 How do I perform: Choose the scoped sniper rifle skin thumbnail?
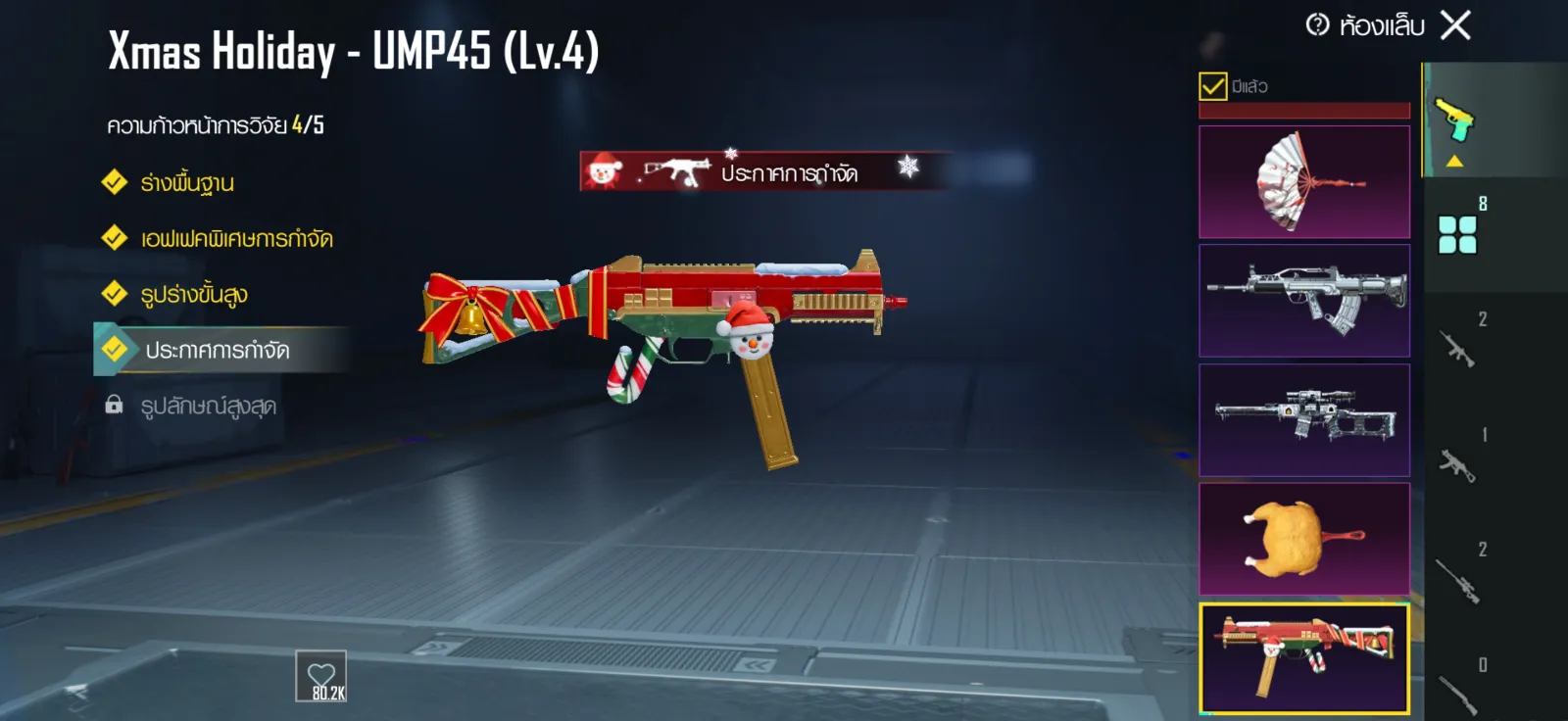pos(1303,420)
